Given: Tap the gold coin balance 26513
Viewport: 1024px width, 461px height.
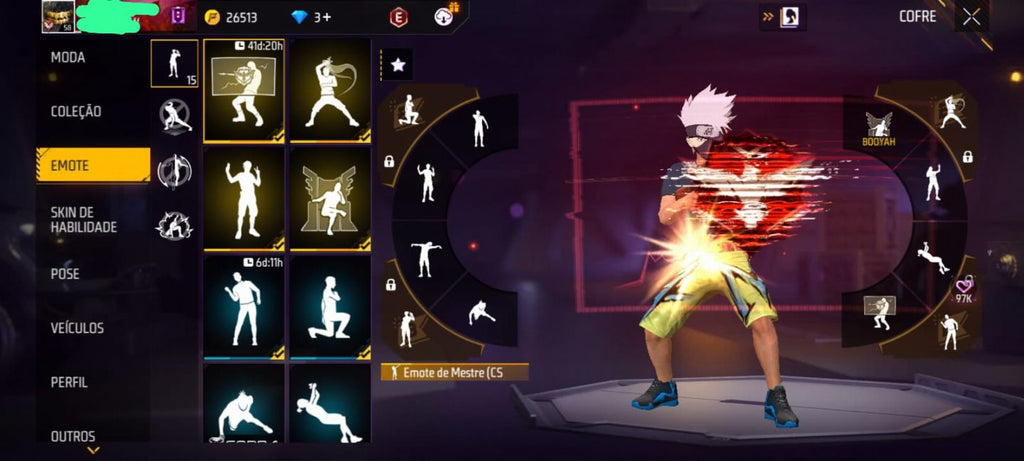Looking at the screenshot, I should [230, 17].
